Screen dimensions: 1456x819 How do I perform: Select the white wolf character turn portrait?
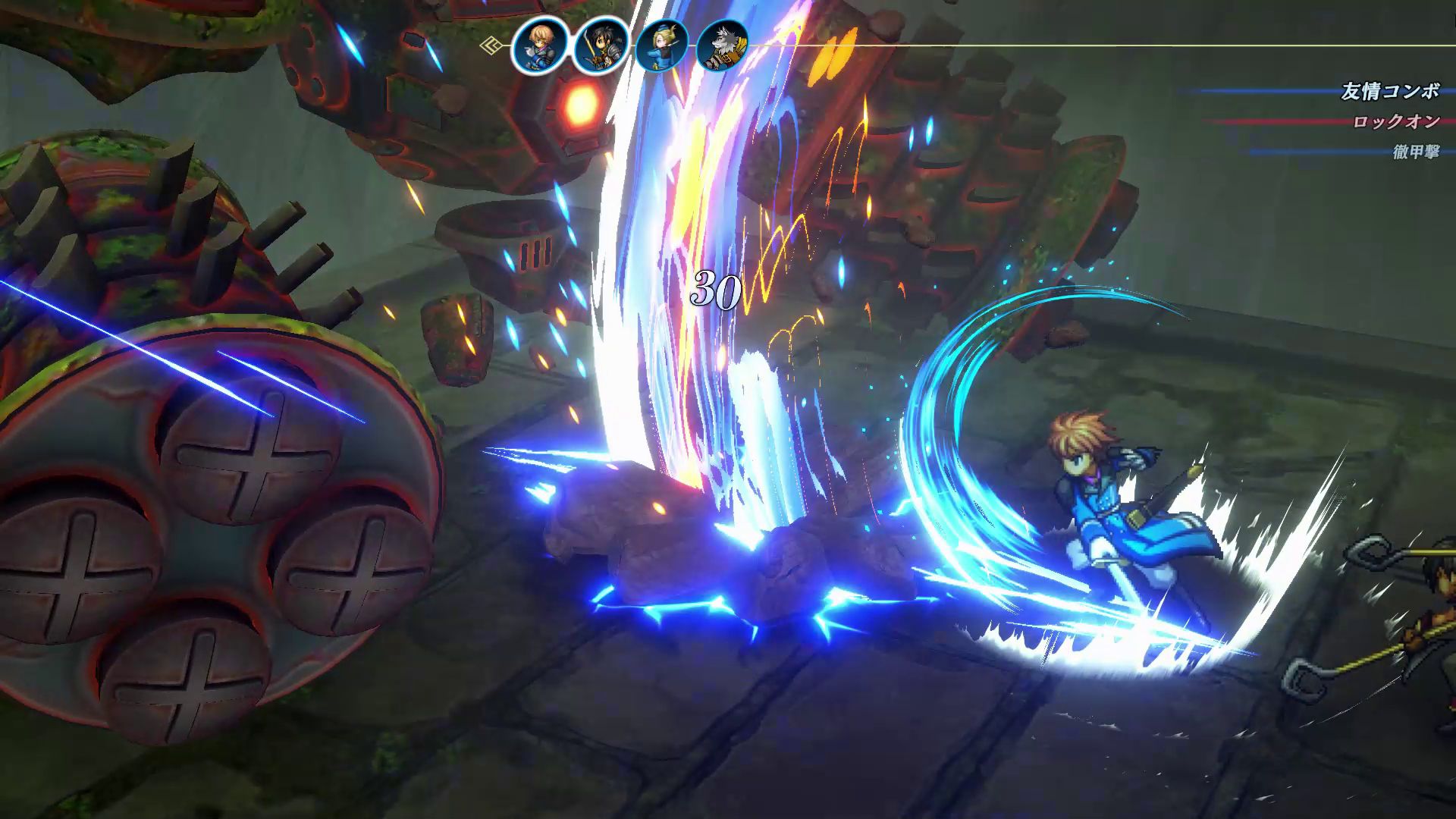pos(722,46)
